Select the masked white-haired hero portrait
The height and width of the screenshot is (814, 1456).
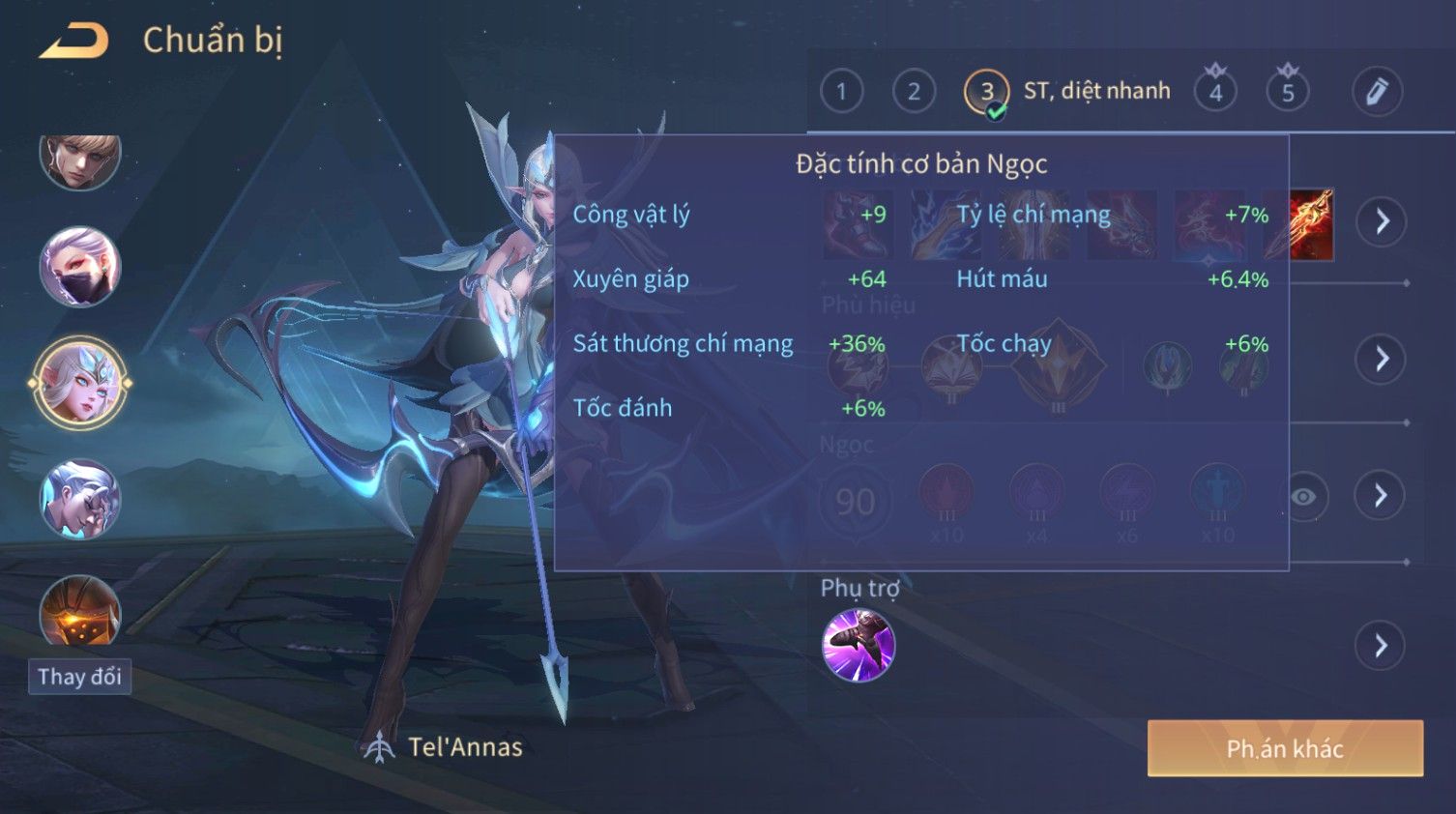(x=79, y=266)
